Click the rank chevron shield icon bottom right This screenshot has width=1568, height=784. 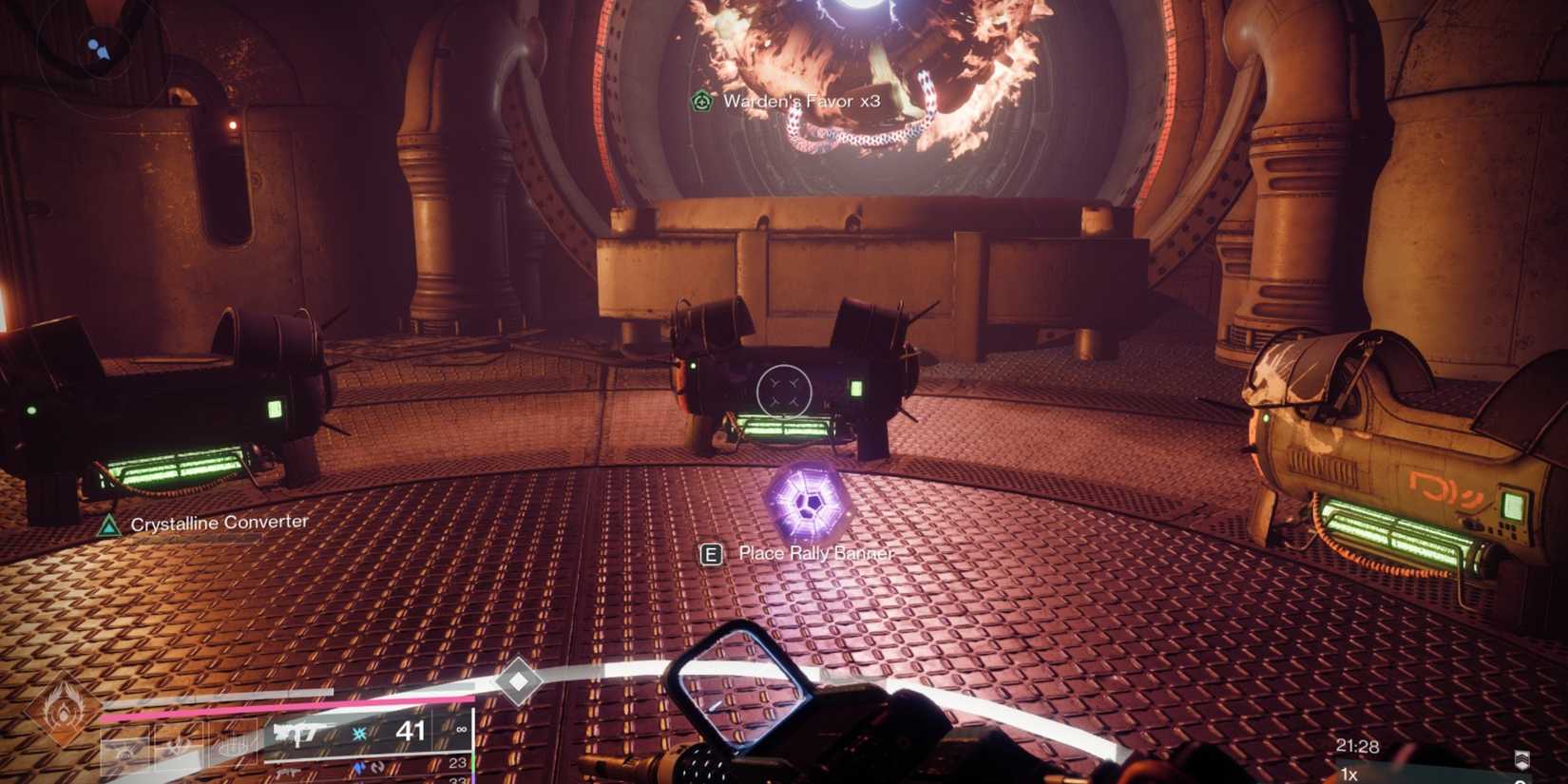point(1522,759)
